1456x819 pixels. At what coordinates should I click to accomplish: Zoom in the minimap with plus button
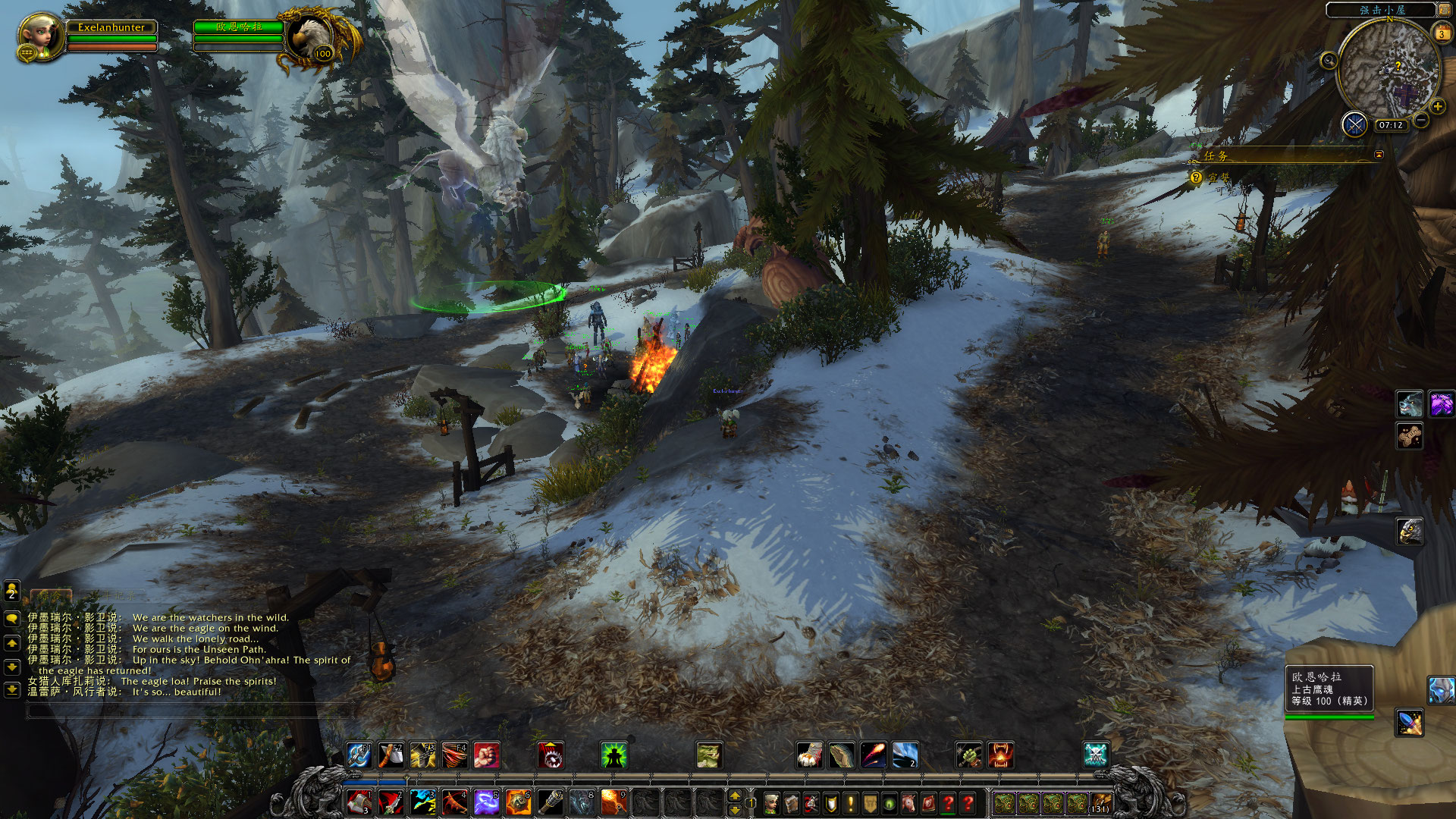pyautogui.click(x=1437, y=106)
